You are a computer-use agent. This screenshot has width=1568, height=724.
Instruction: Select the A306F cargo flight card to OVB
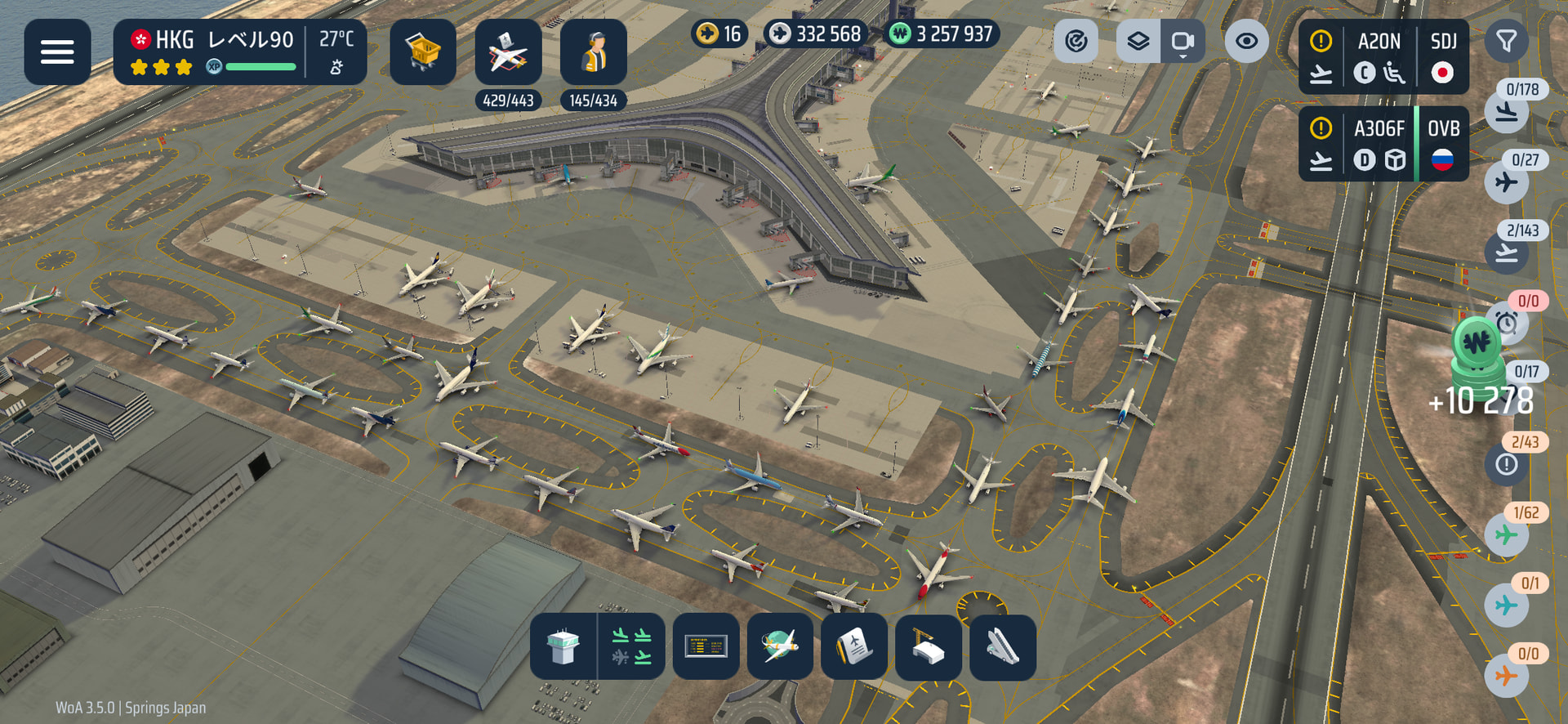pos(1383,144)
